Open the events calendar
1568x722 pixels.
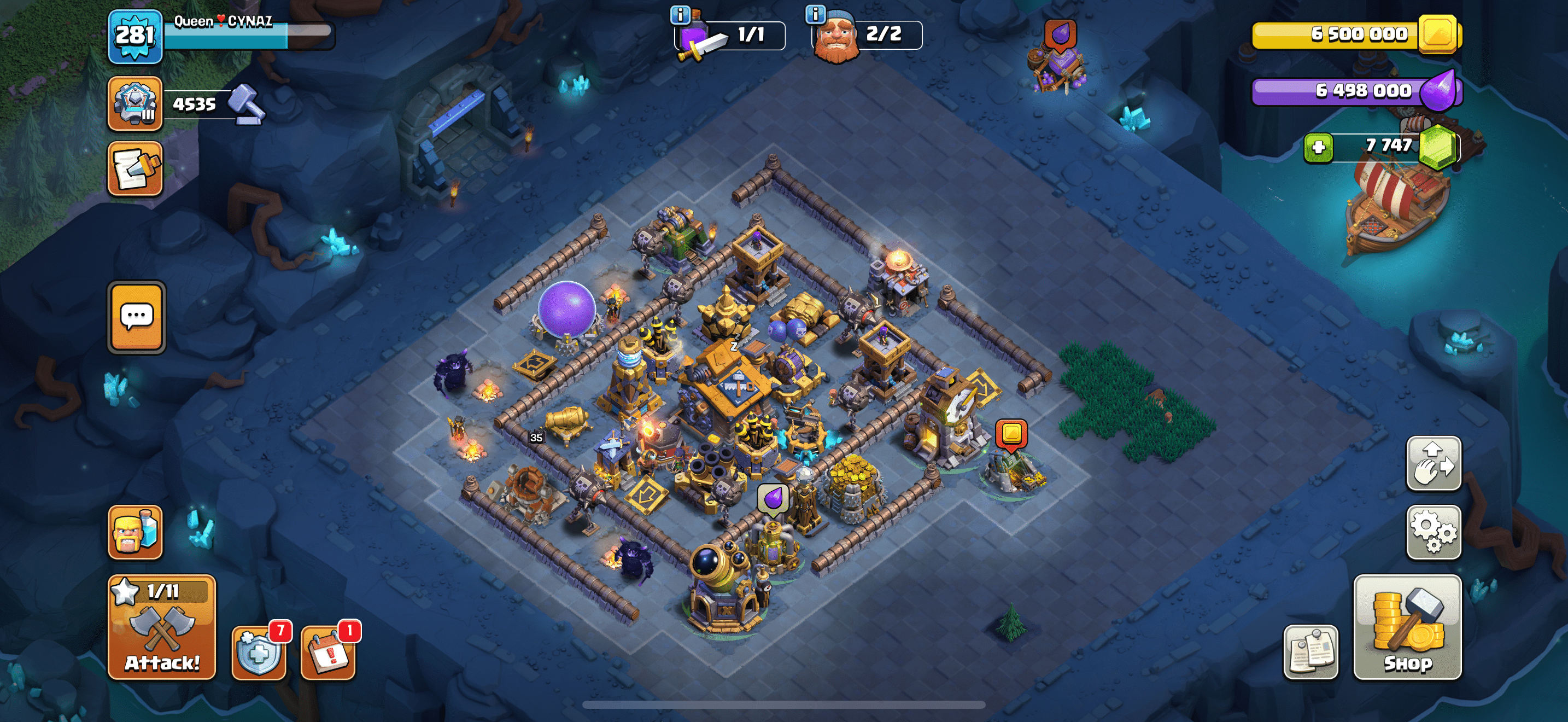(x=329, y=652)
